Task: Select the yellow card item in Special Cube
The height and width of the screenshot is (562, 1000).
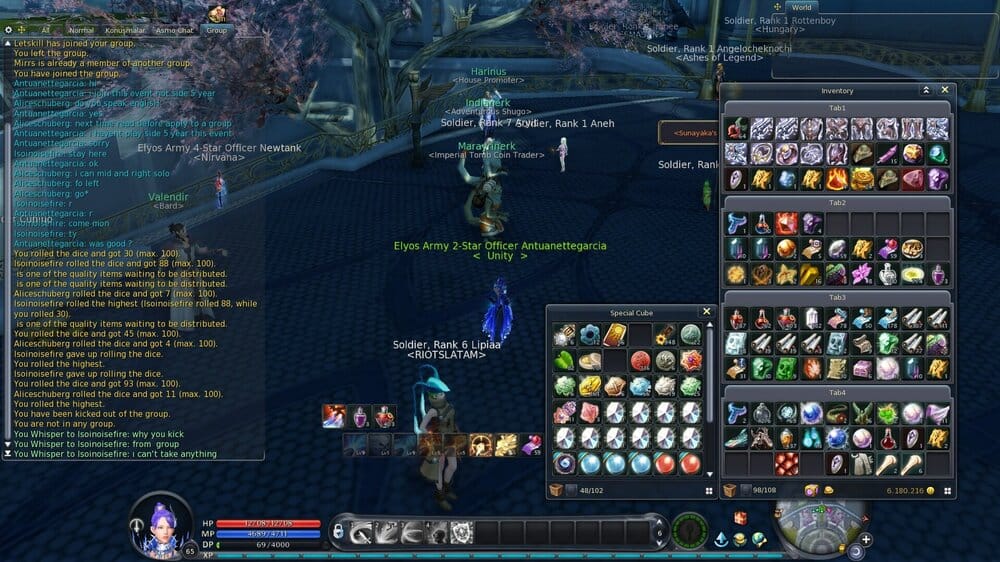Action: point(614,334)
